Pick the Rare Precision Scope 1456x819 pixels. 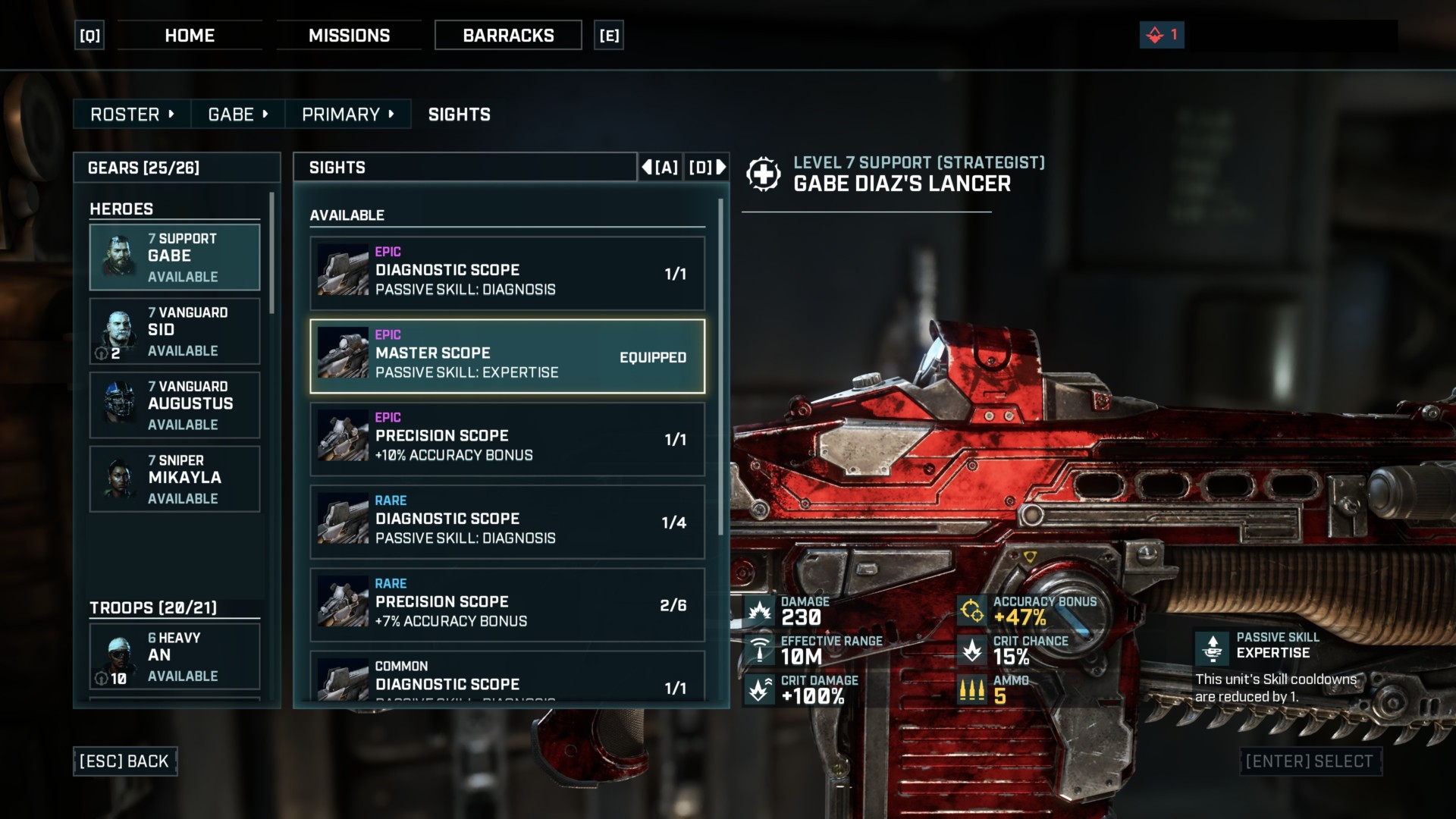point(507,604)
